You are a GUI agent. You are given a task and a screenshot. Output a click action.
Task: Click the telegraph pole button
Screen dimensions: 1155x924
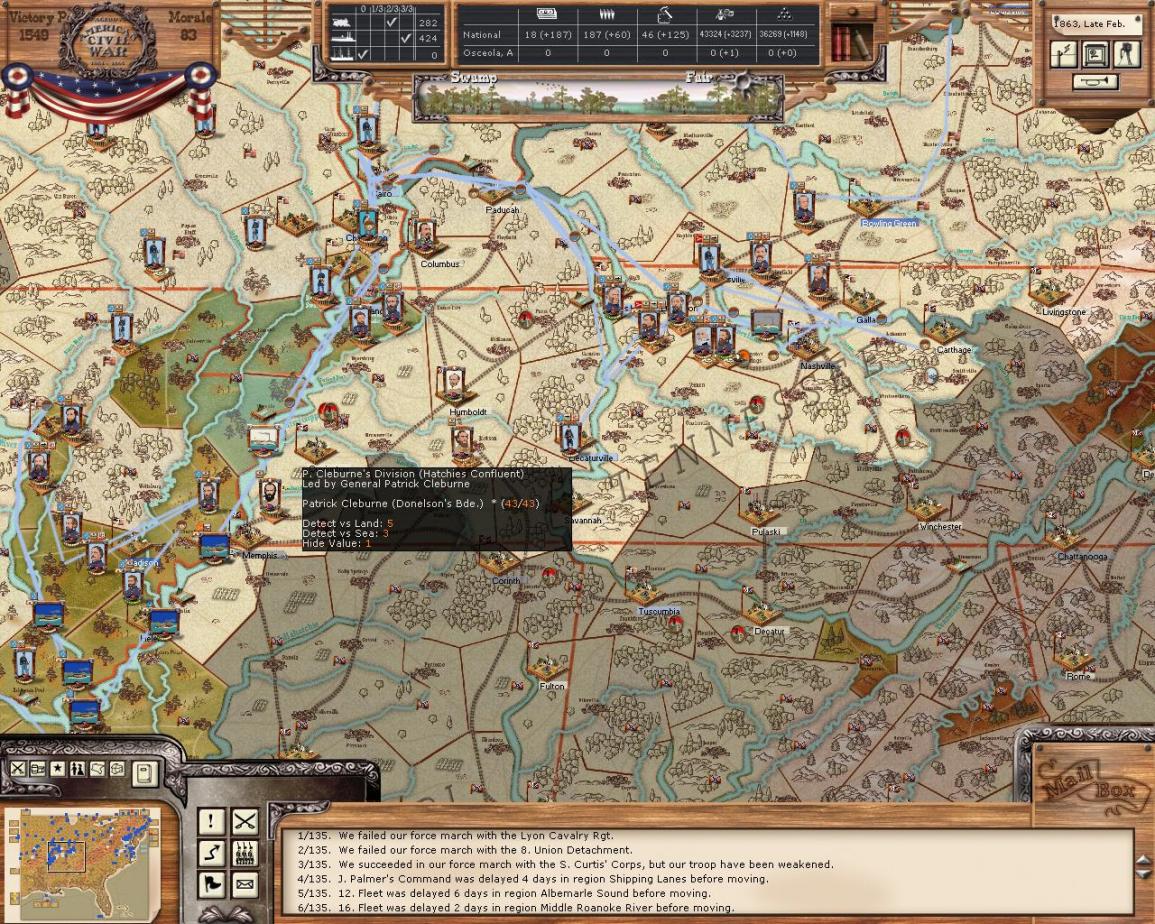pyautogui.click(x=1064, y=54)
